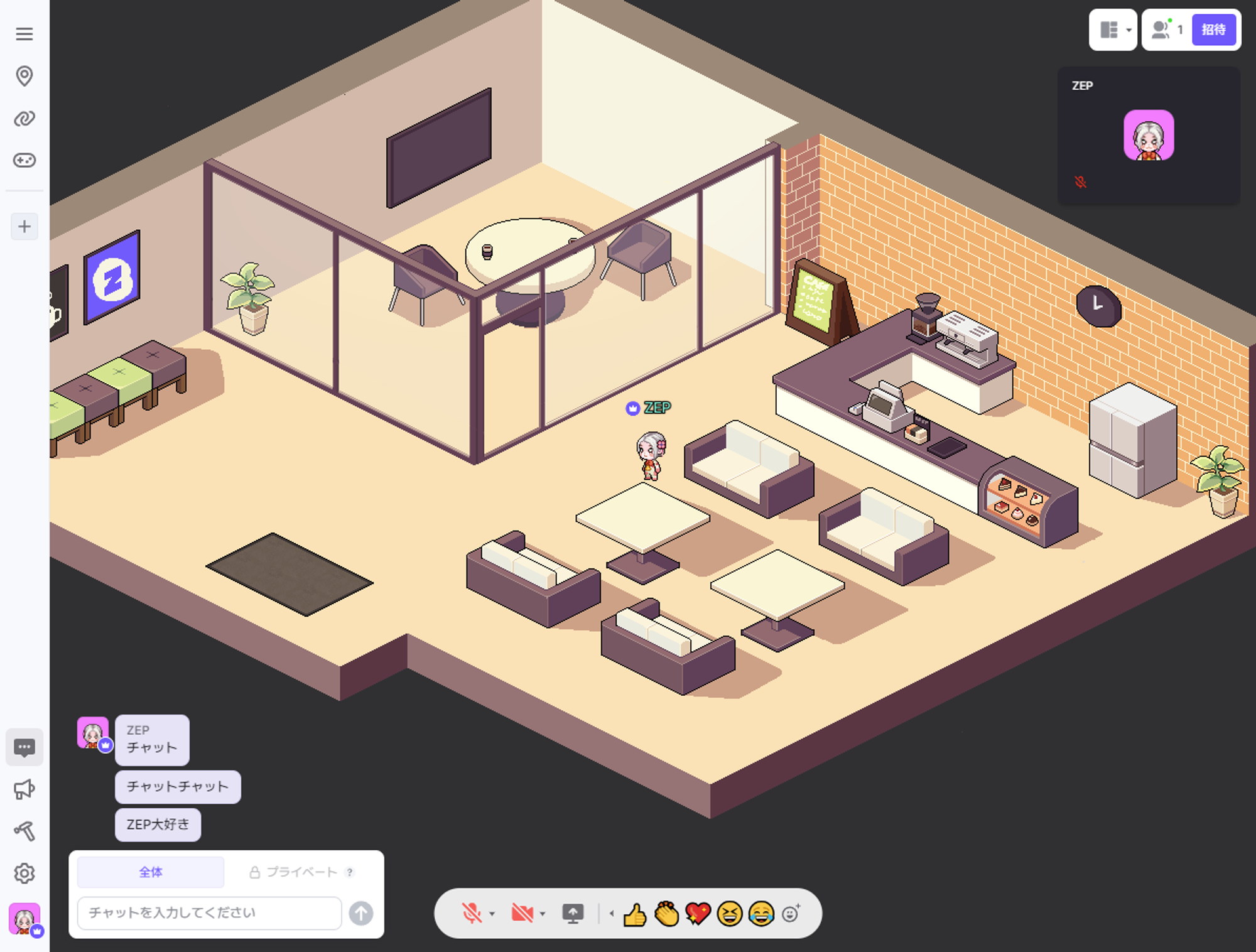
Task: Open the gamepad mini-games panel
Action: click(x=24, y=160)
